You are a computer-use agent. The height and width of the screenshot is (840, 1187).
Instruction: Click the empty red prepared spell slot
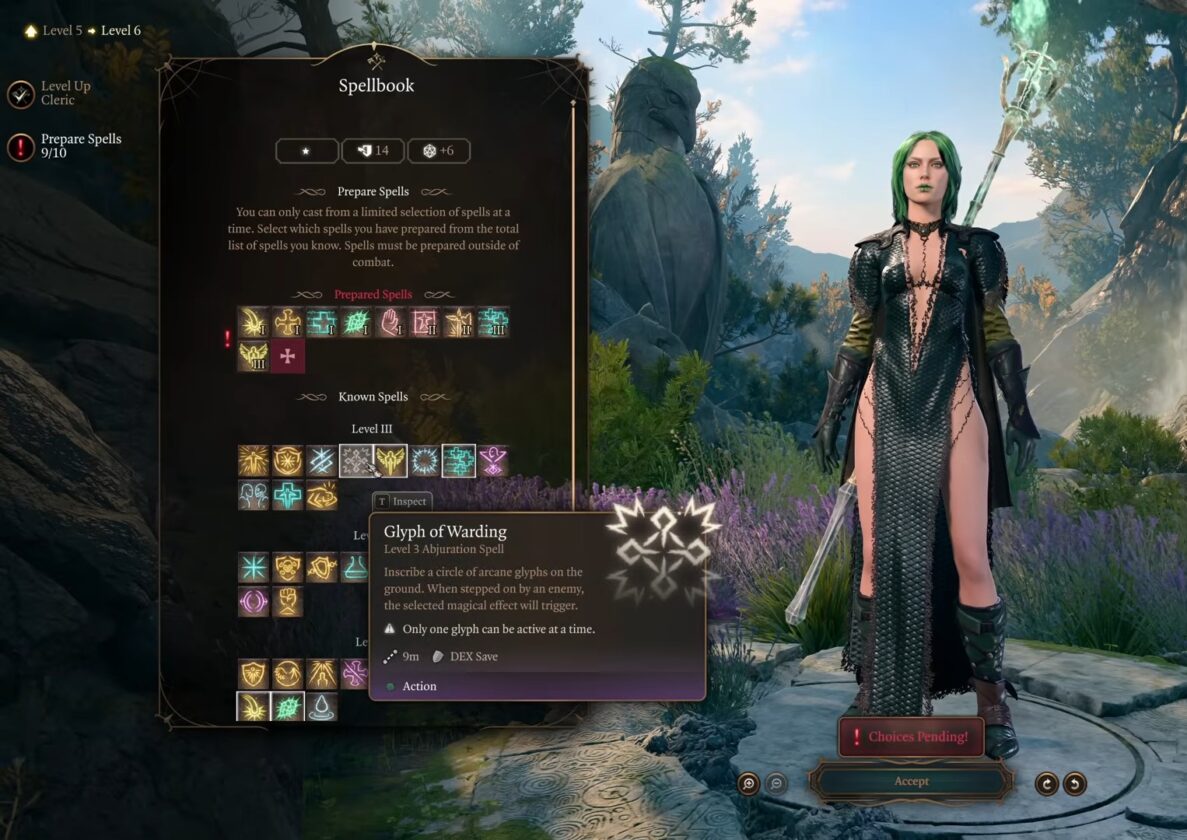288,356
